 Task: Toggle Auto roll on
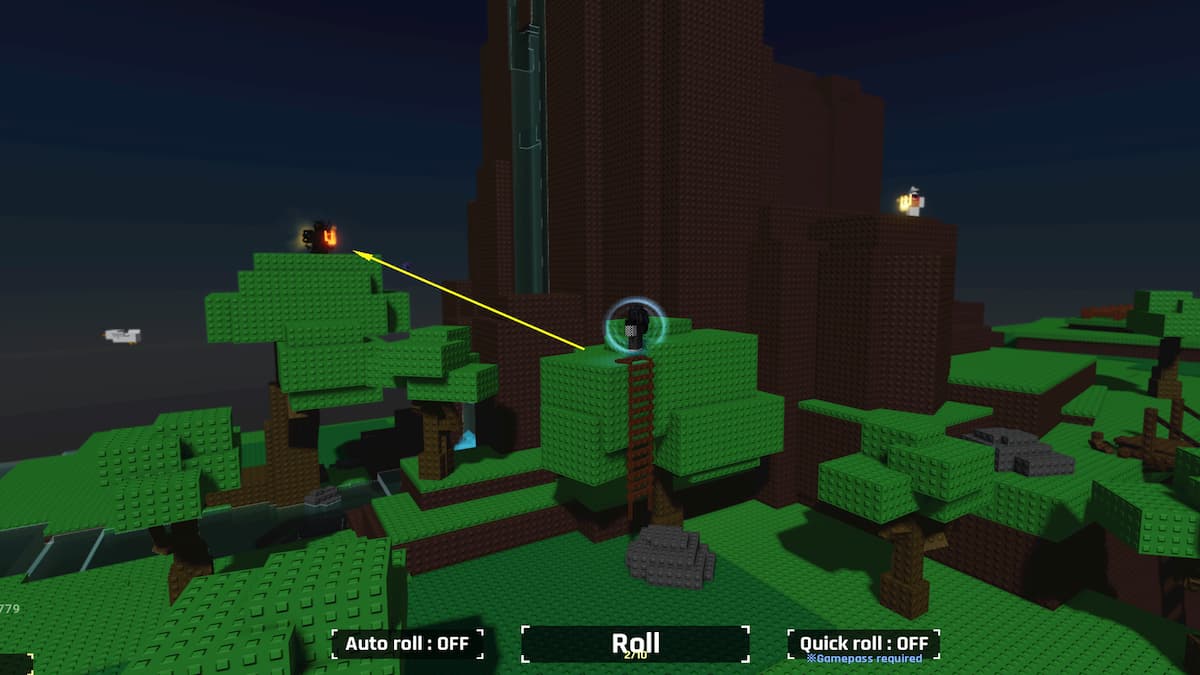tap(407, 643)
